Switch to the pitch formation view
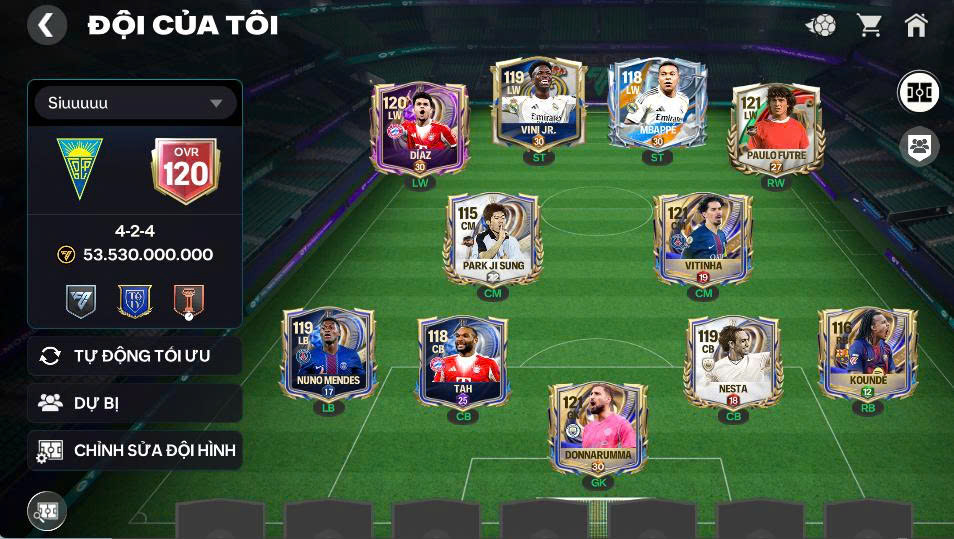This screenshot has height=539, width=954. coord(918,92)
